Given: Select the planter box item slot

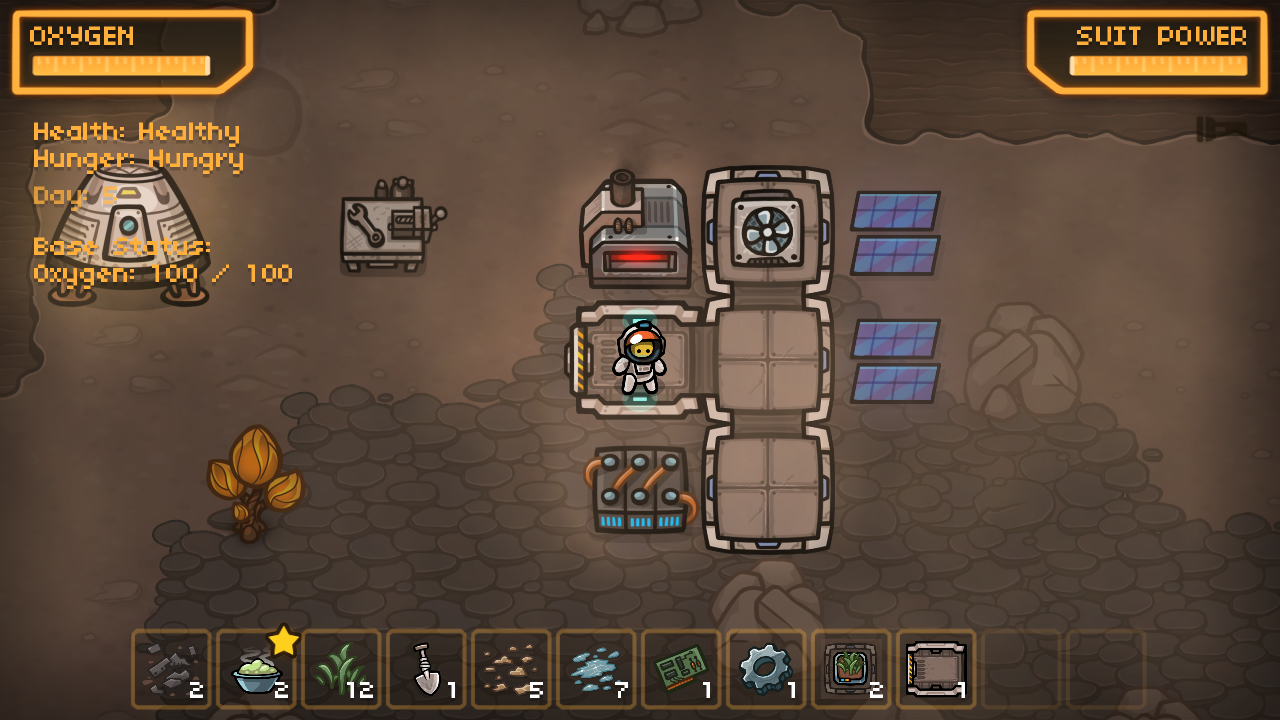Looking at the screenshot, I should [851, 668].
